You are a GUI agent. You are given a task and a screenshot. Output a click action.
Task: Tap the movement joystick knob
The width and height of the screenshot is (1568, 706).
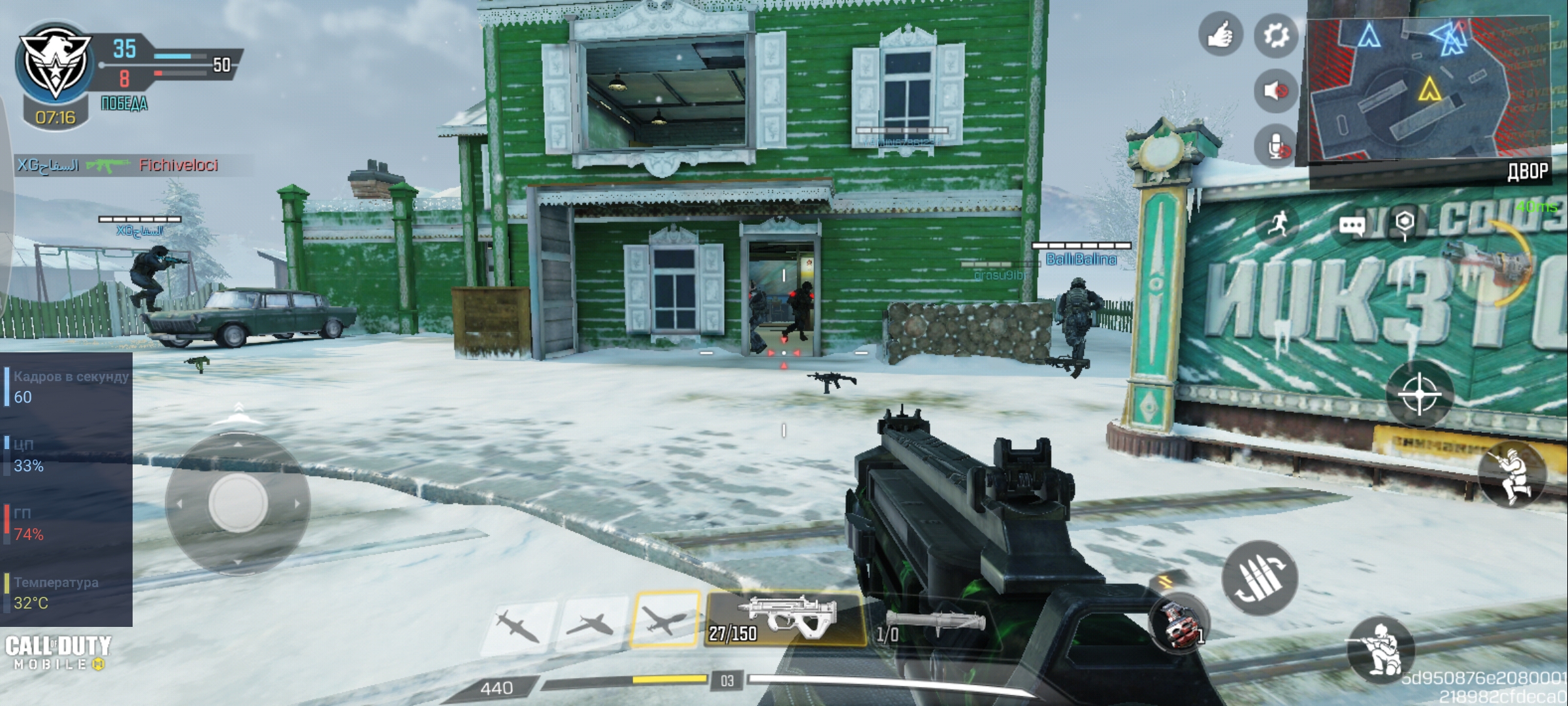tap(237, 503)
